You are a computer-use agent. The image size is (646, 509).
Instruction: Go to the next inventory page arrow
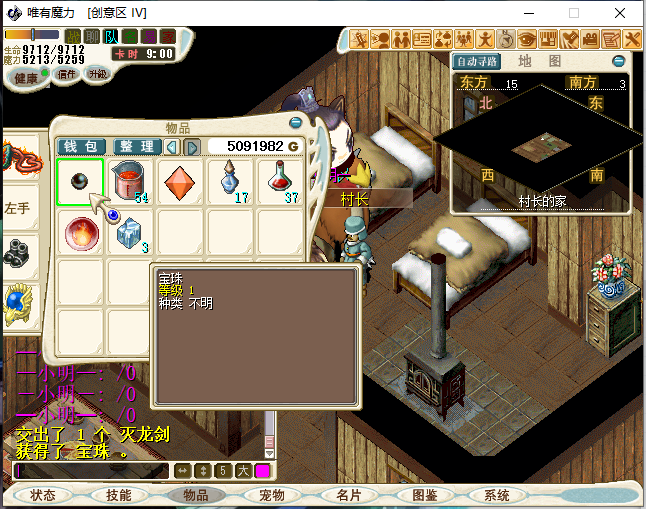[x=192, y=147]
